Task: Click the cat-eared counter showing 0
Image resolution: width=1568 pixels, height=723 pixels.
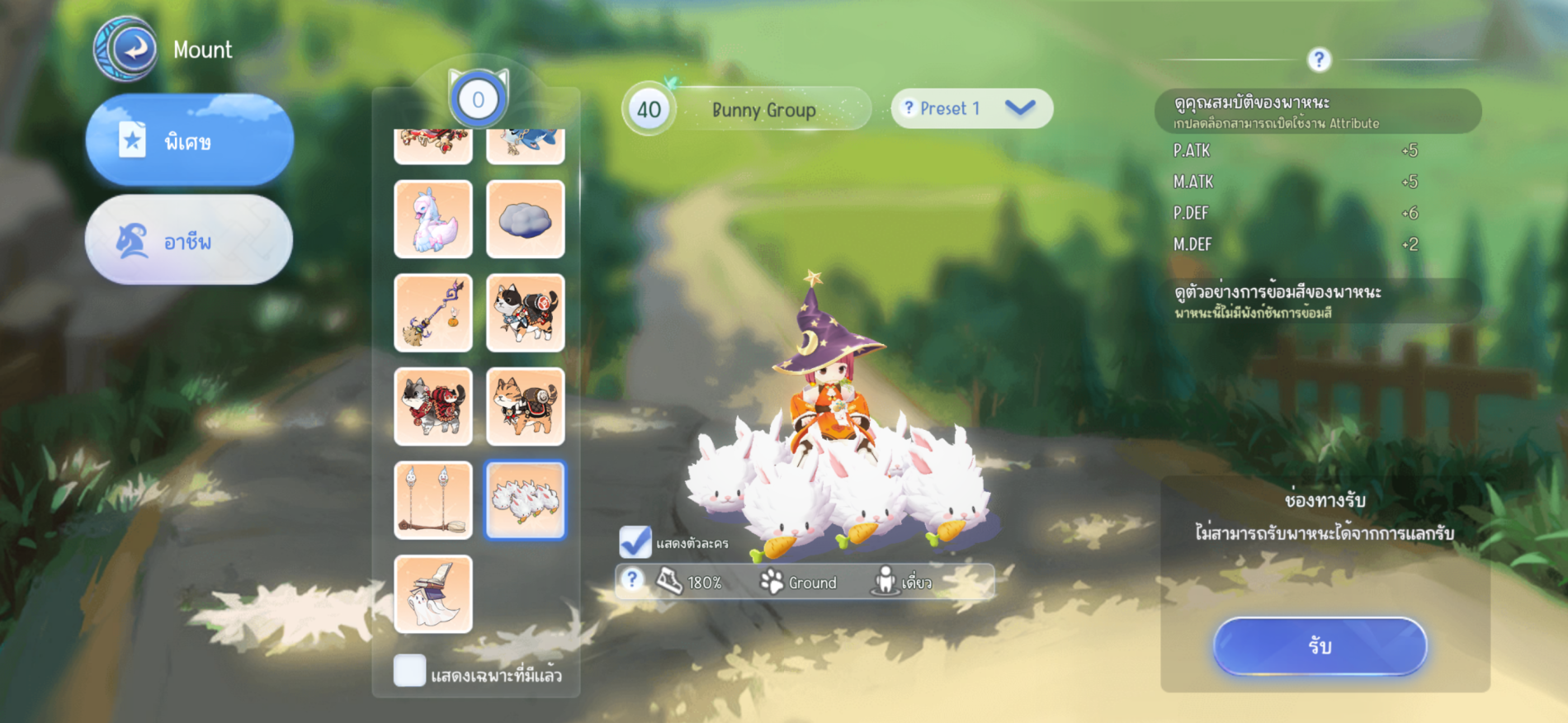Action: point(478,100)
